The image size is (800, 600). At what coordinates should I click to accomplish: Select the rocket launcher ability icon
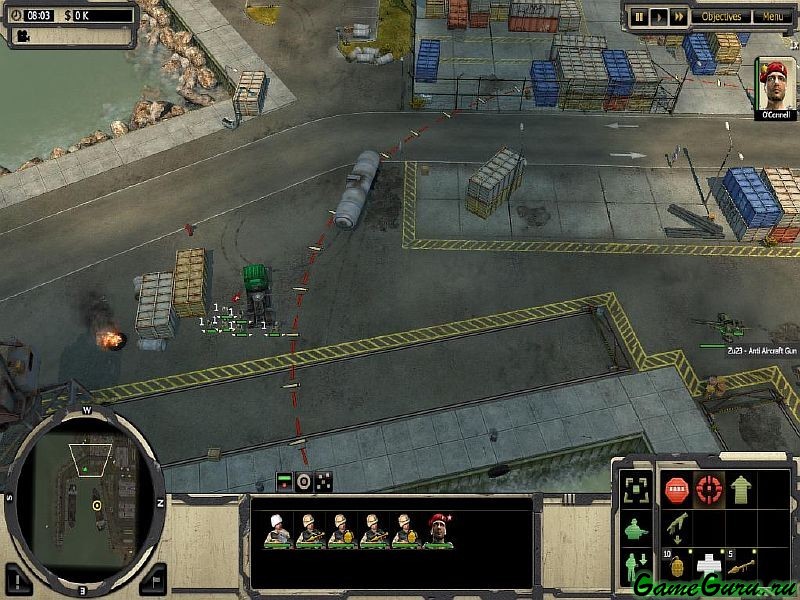point(741,565)
